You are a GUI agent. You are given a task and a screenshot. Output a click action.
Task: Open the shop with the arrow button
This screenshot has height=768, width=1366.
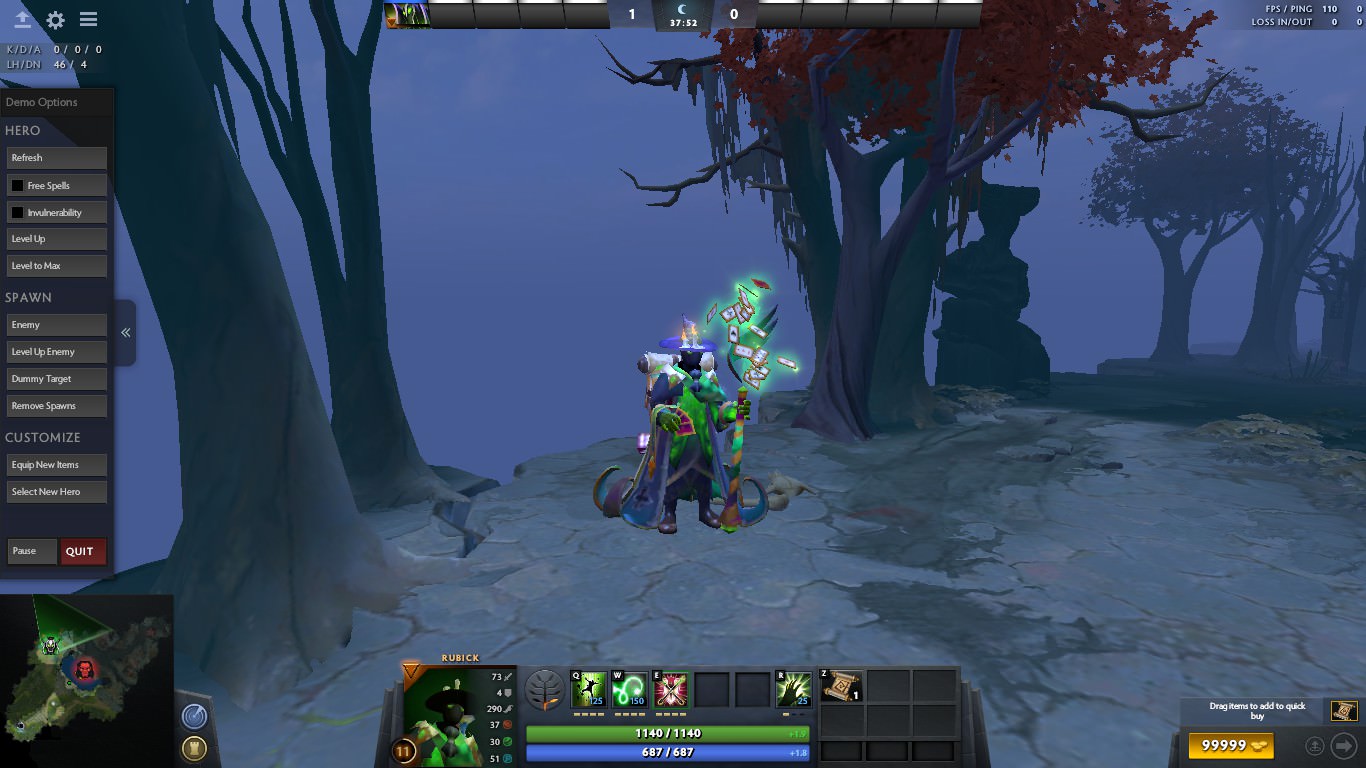click(x=1344, y=745)
